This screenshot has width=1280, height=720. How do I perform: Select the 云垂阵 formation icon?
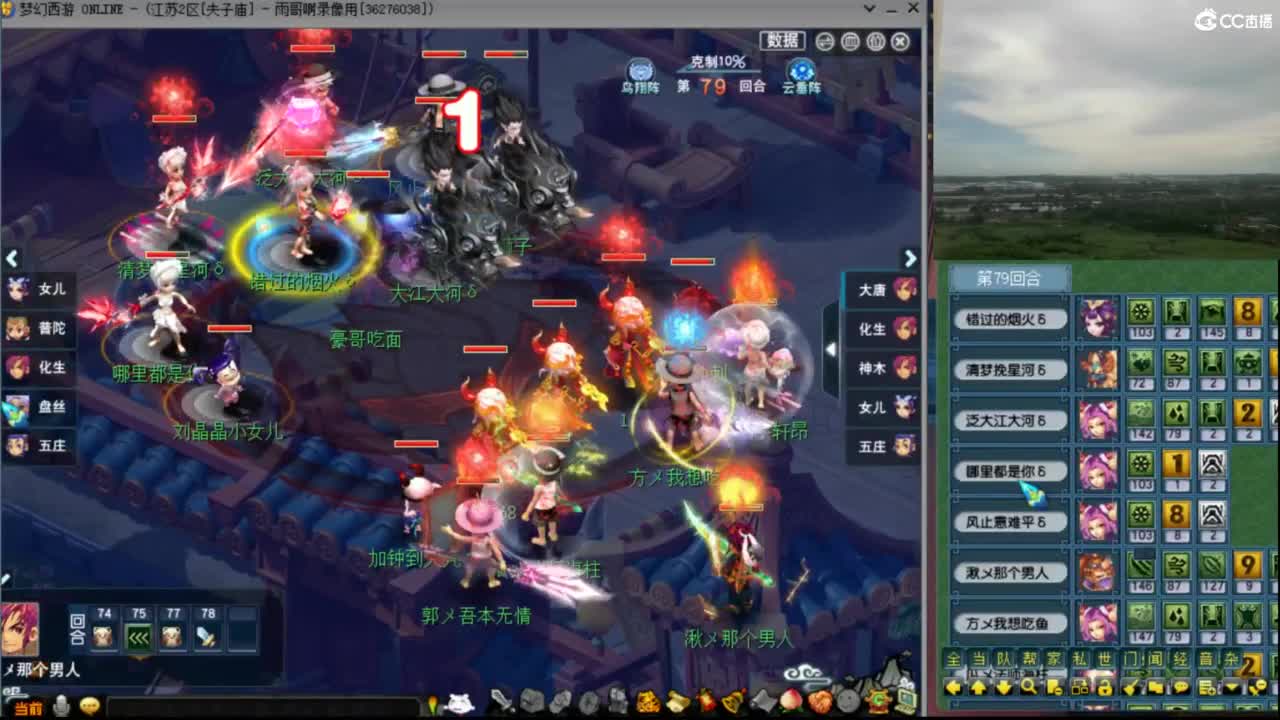pos(800,74)
